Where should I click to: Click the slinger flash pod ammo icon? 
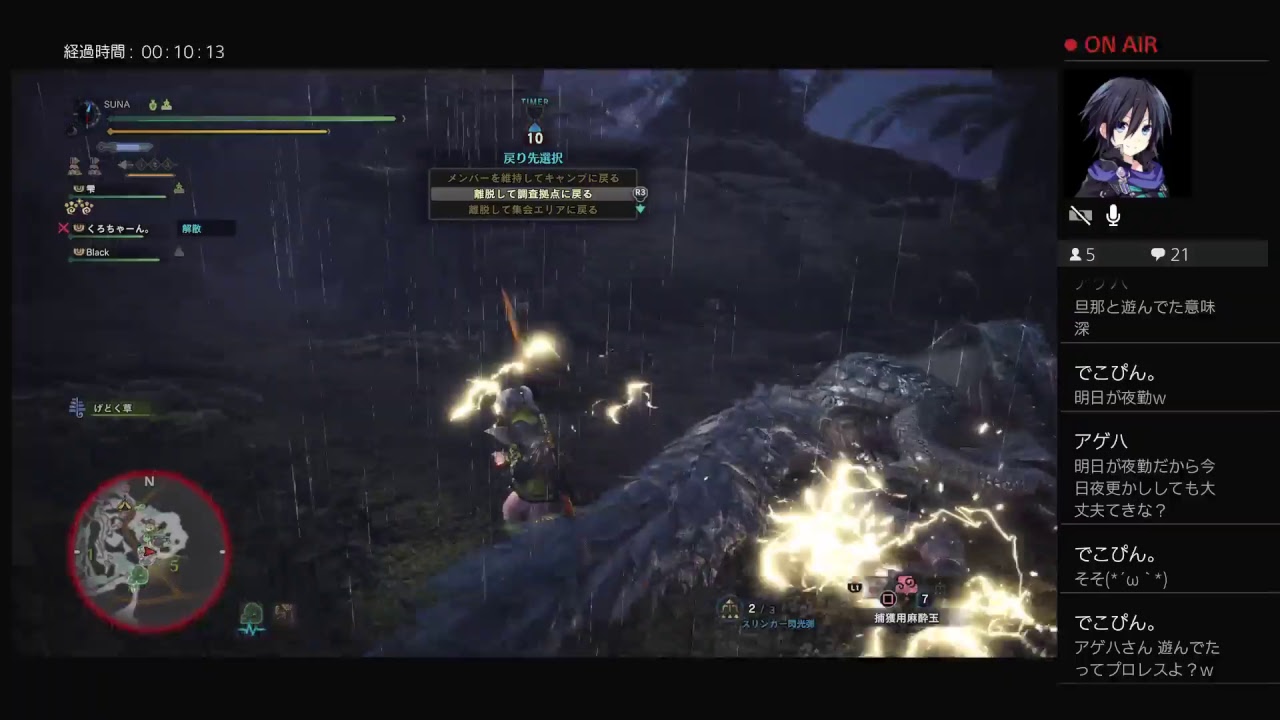coord(729,607)
